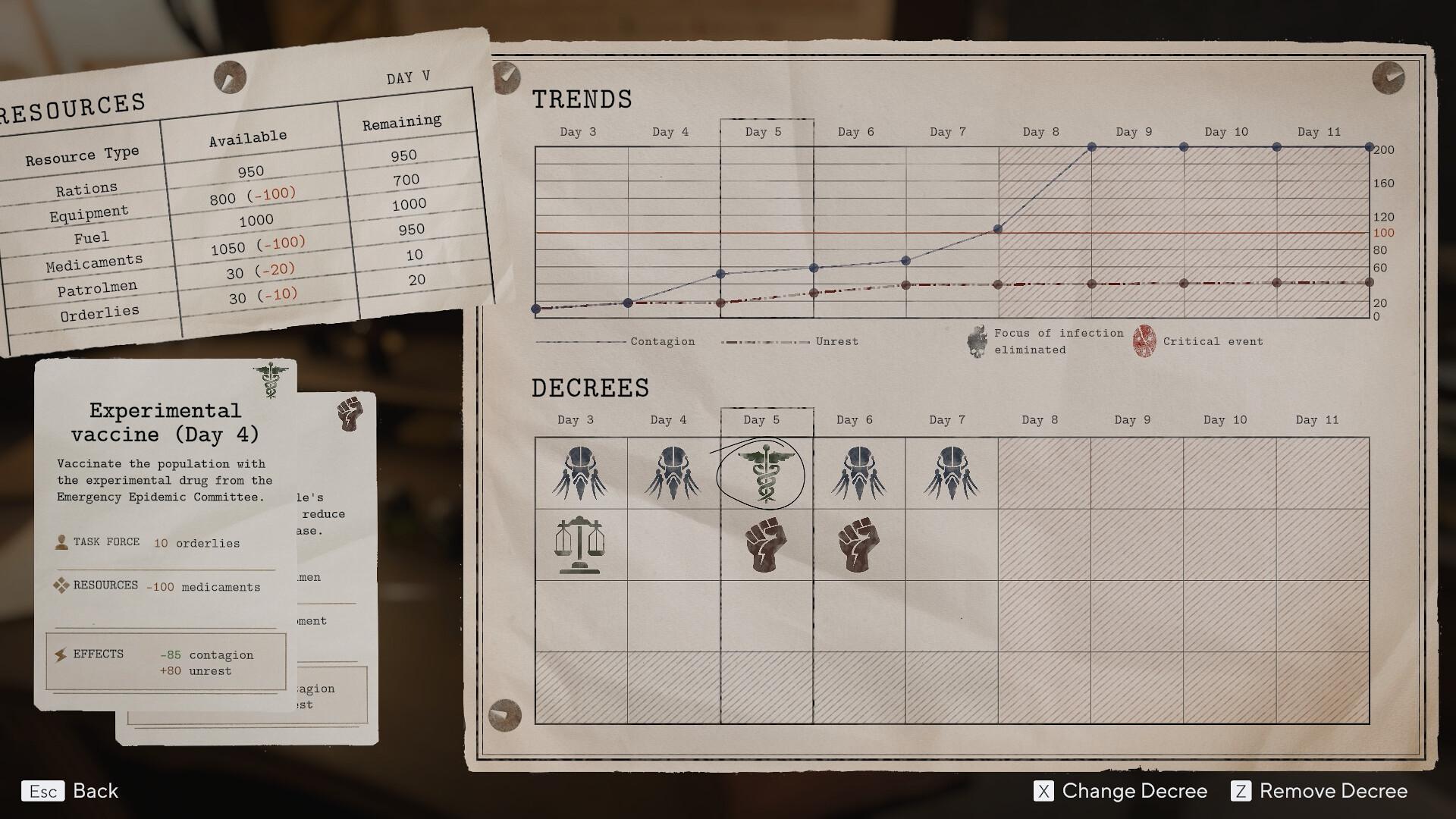Click the plague mask decree on Day 7

[951, 472]
